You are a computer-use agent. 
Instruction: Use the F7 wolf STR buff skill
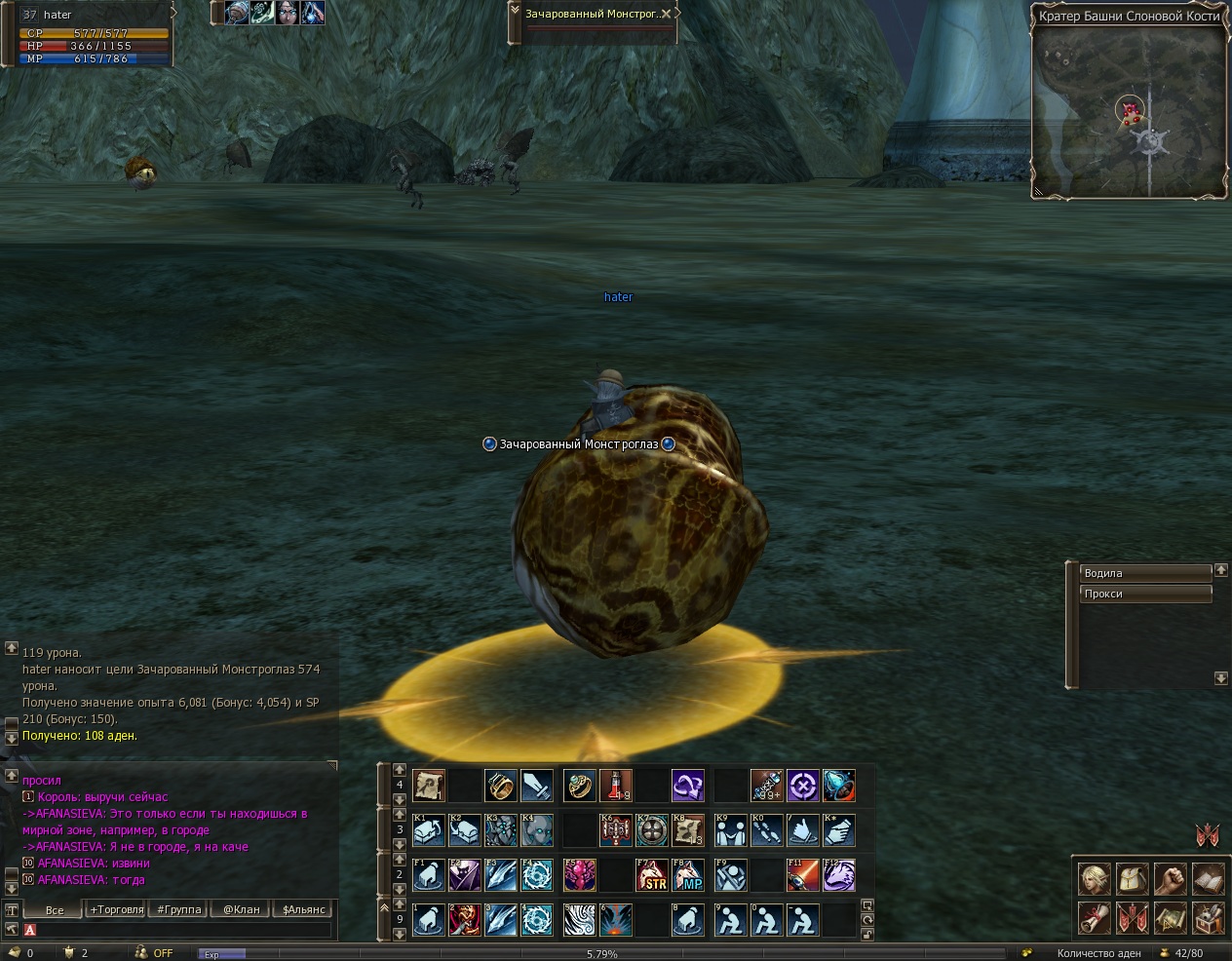tap(651, 875)
